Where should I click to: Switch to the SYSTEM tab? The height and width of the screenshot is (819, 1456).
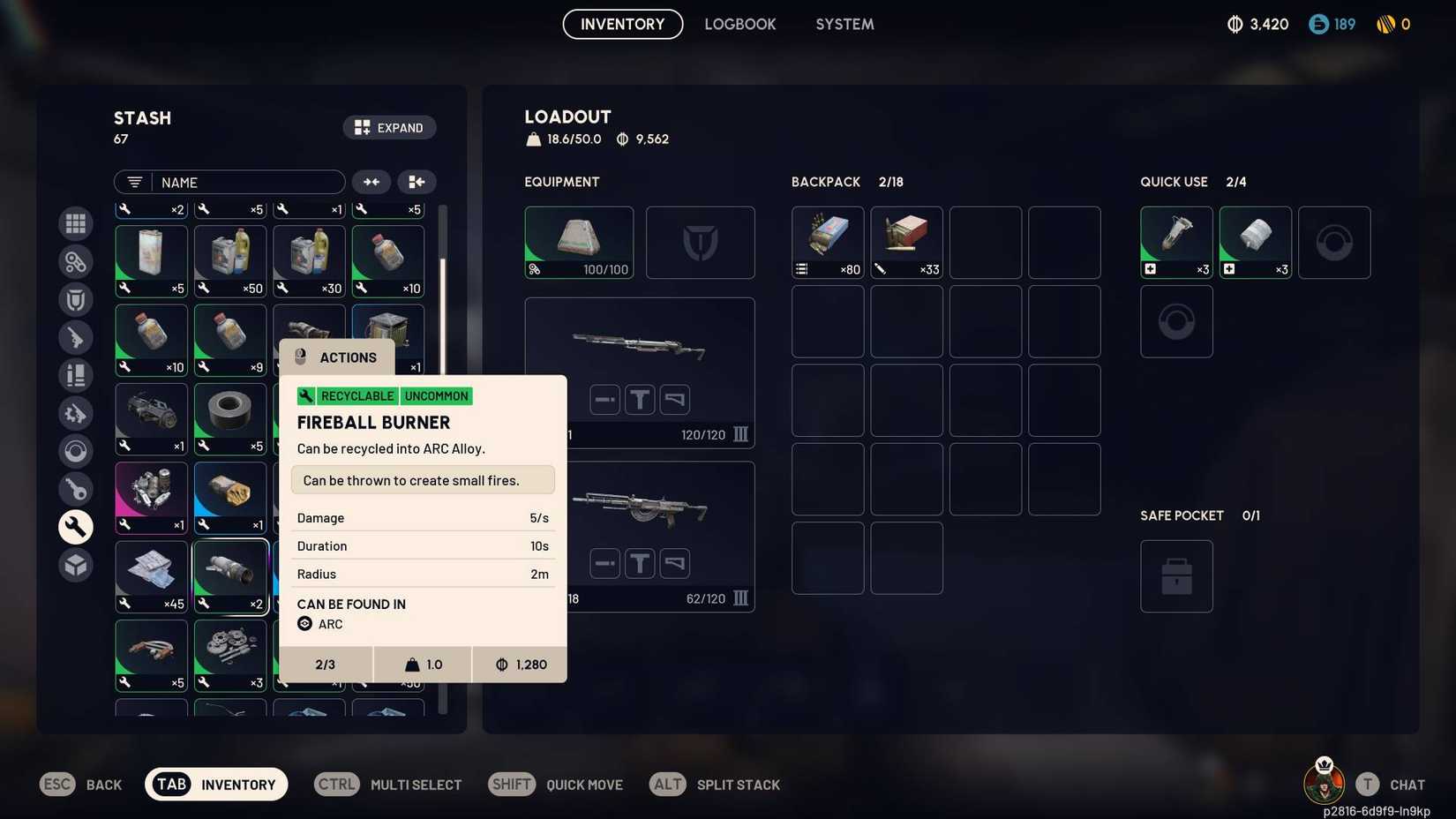pos(844,24)
